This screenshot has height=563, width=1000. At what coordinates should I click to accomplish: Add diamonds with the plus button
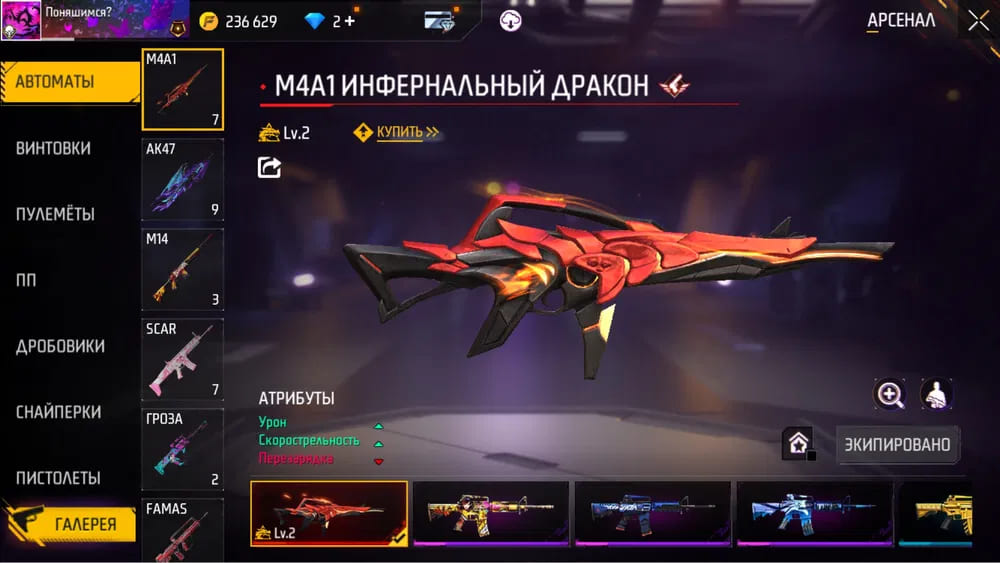click(349, 21)
